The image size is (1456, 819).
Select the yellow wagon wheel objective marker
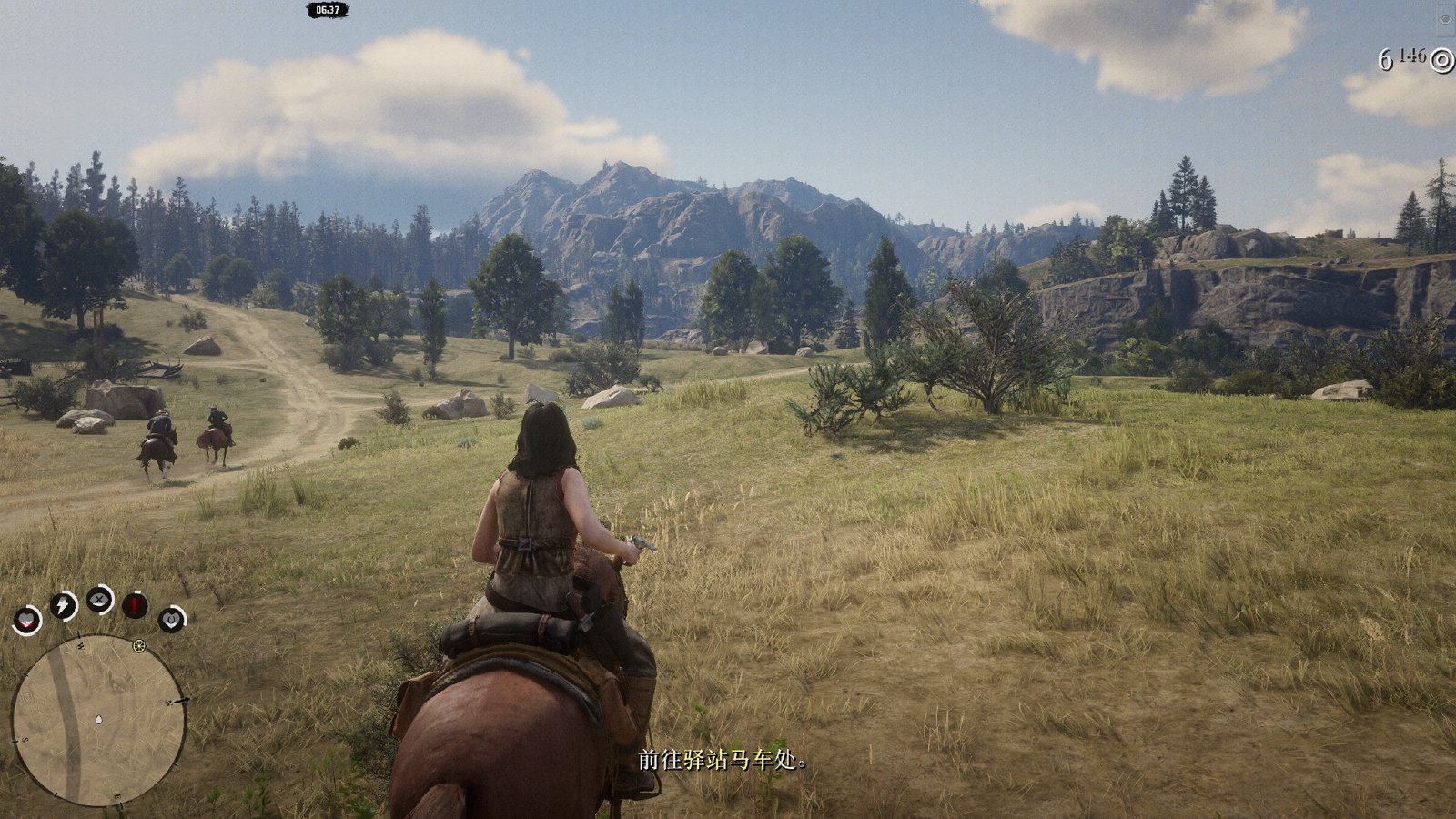tap(139, 646)
